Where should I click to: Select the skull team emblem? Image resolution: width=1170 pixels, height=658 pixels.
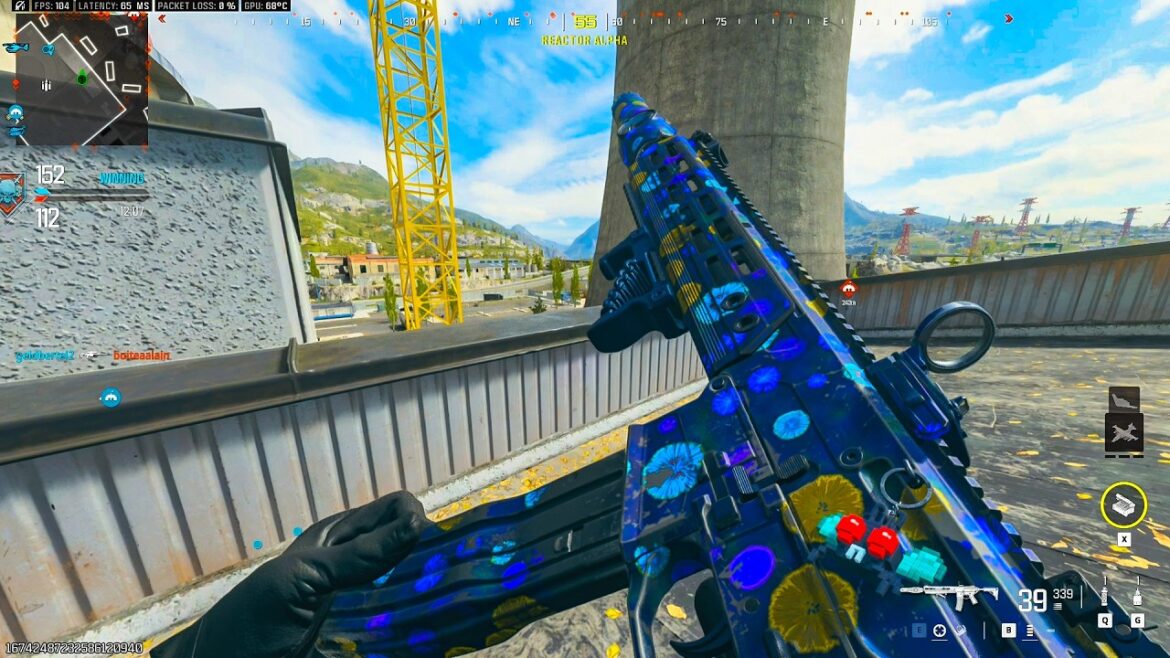coord(12,191)
